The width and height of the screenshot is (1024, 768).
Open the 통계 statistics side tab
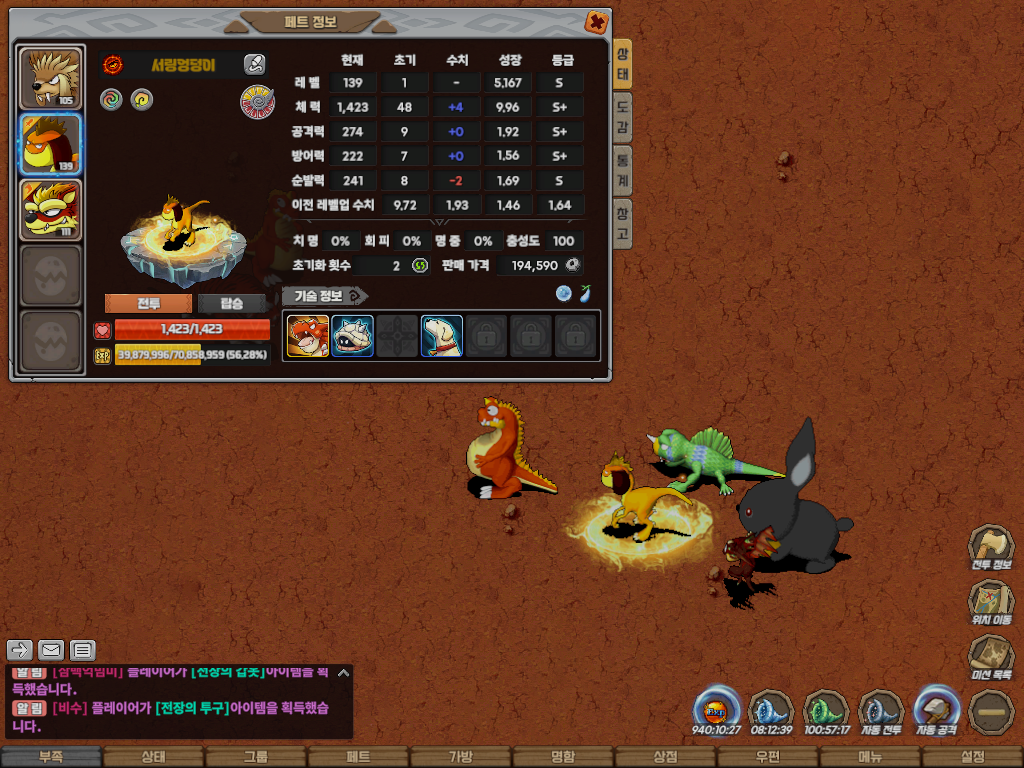[622, 170]
